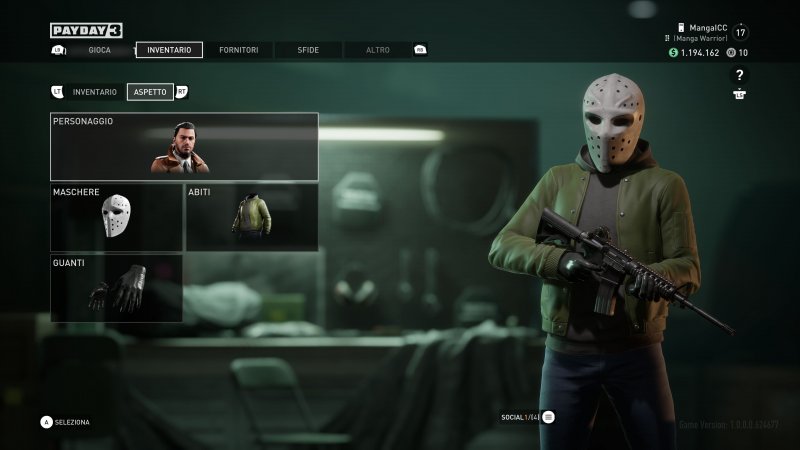Select the ALTRO tab
Viewport: 800px width, 450px height.
(x=378, y=50)
